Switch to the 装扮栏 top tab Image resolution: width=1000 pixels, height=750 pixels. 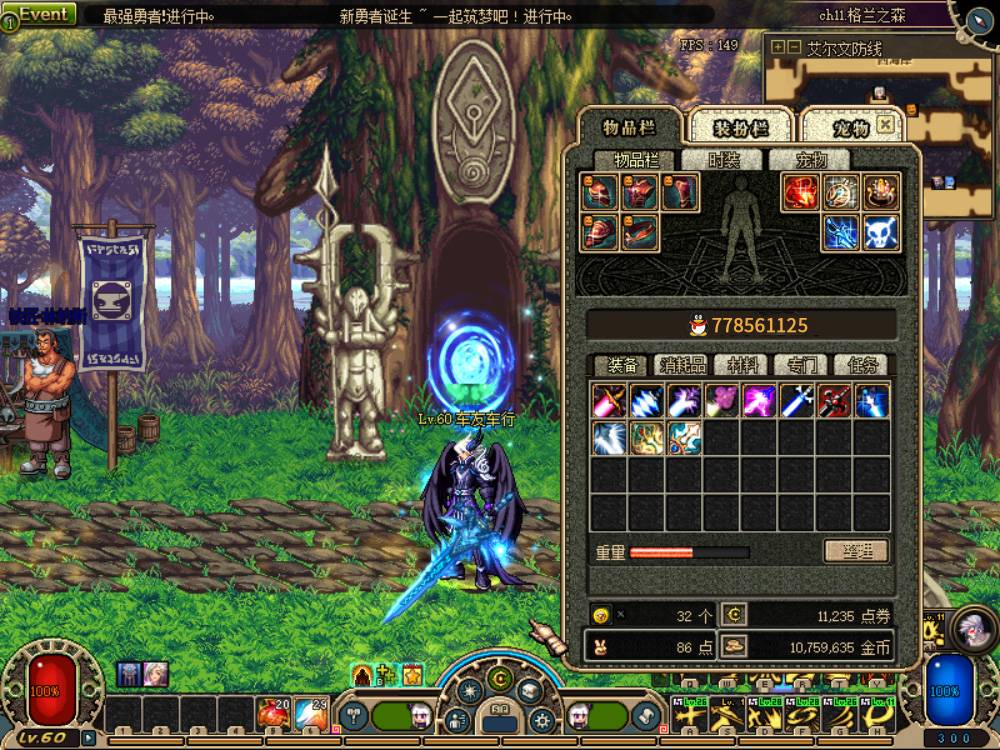(x=741, y=128)
